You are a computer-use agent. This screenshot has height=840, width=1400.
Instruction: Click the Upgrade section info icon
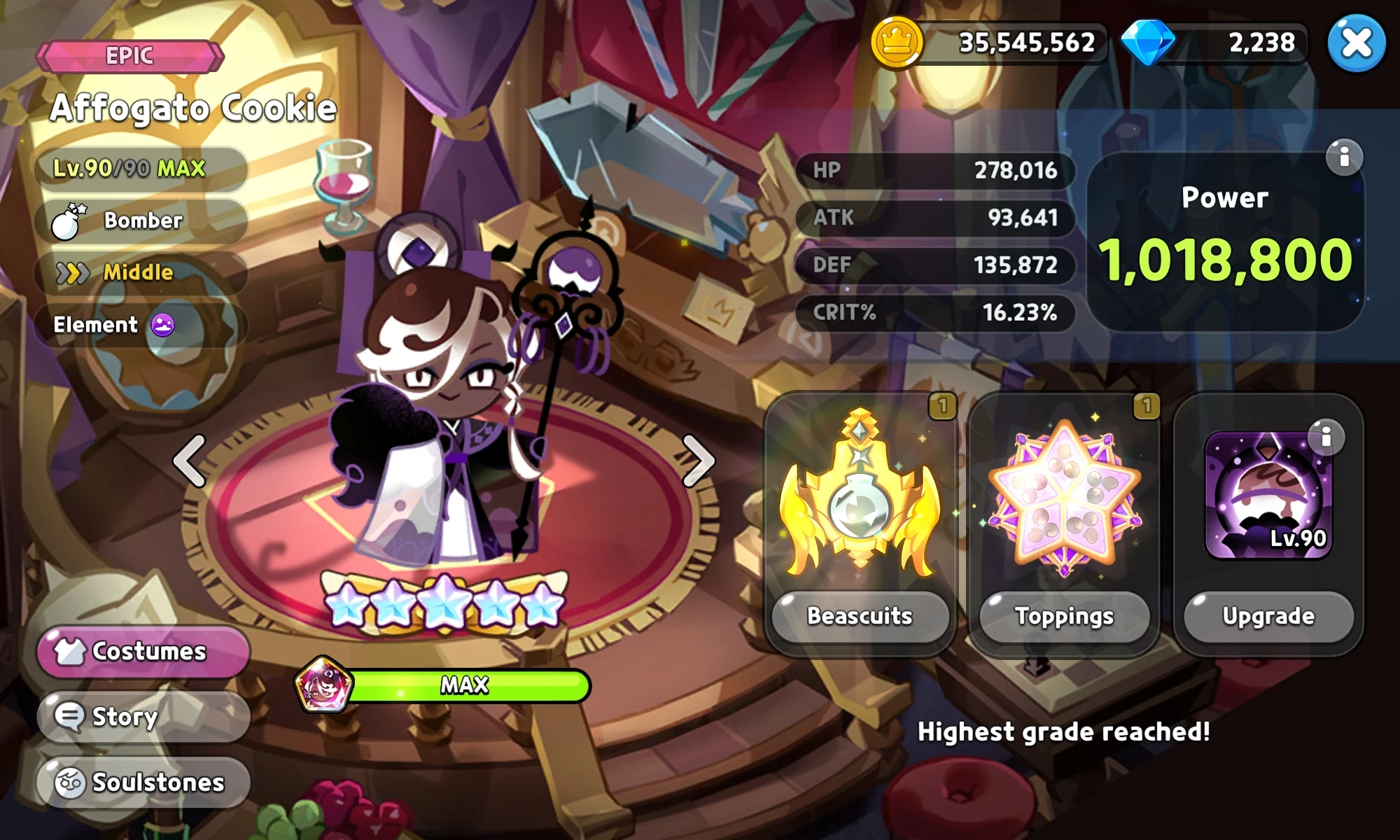[1325, 435]
